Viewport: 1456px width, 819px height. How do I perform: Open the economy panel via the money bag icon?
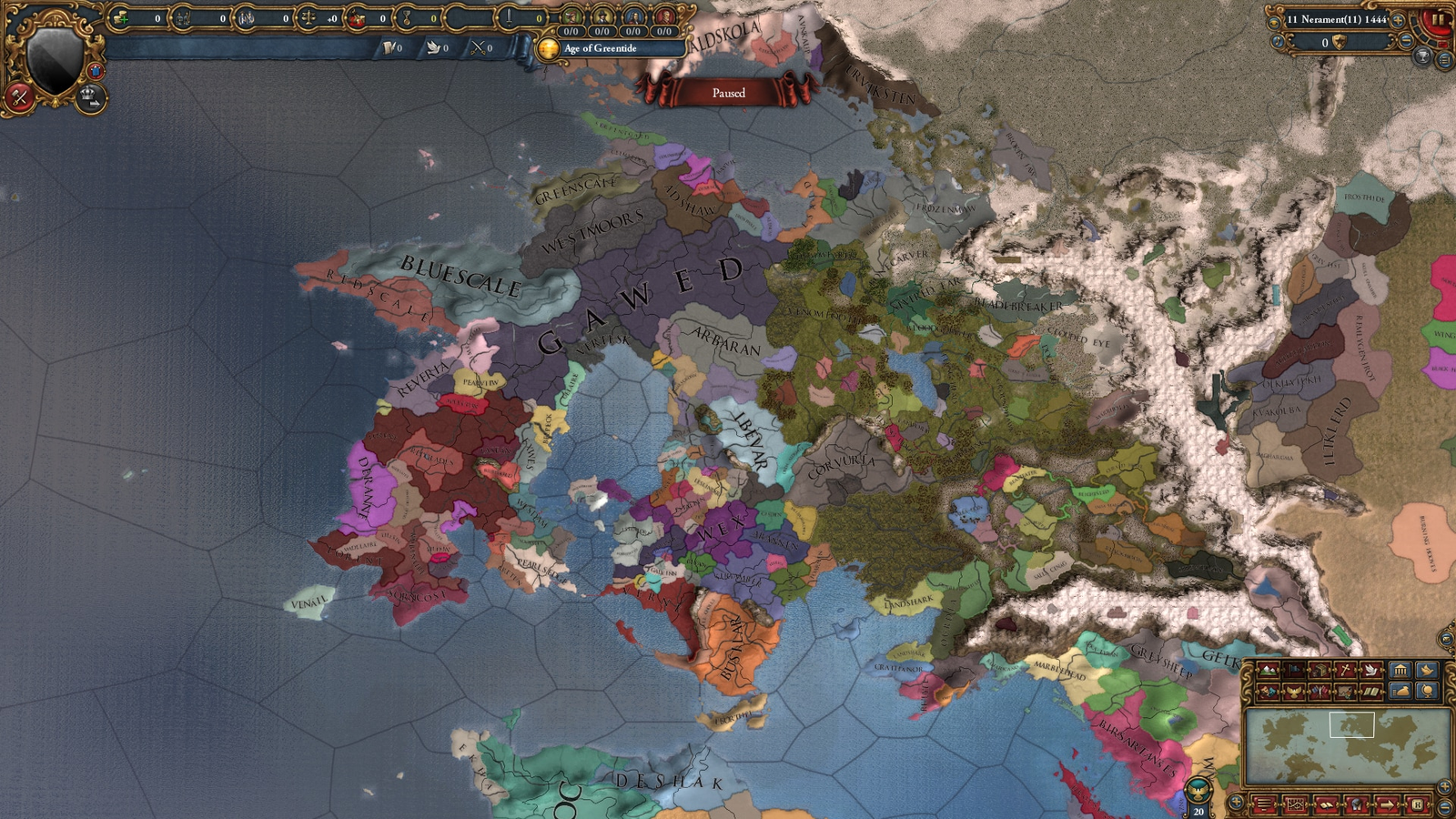click(1401, 692)
